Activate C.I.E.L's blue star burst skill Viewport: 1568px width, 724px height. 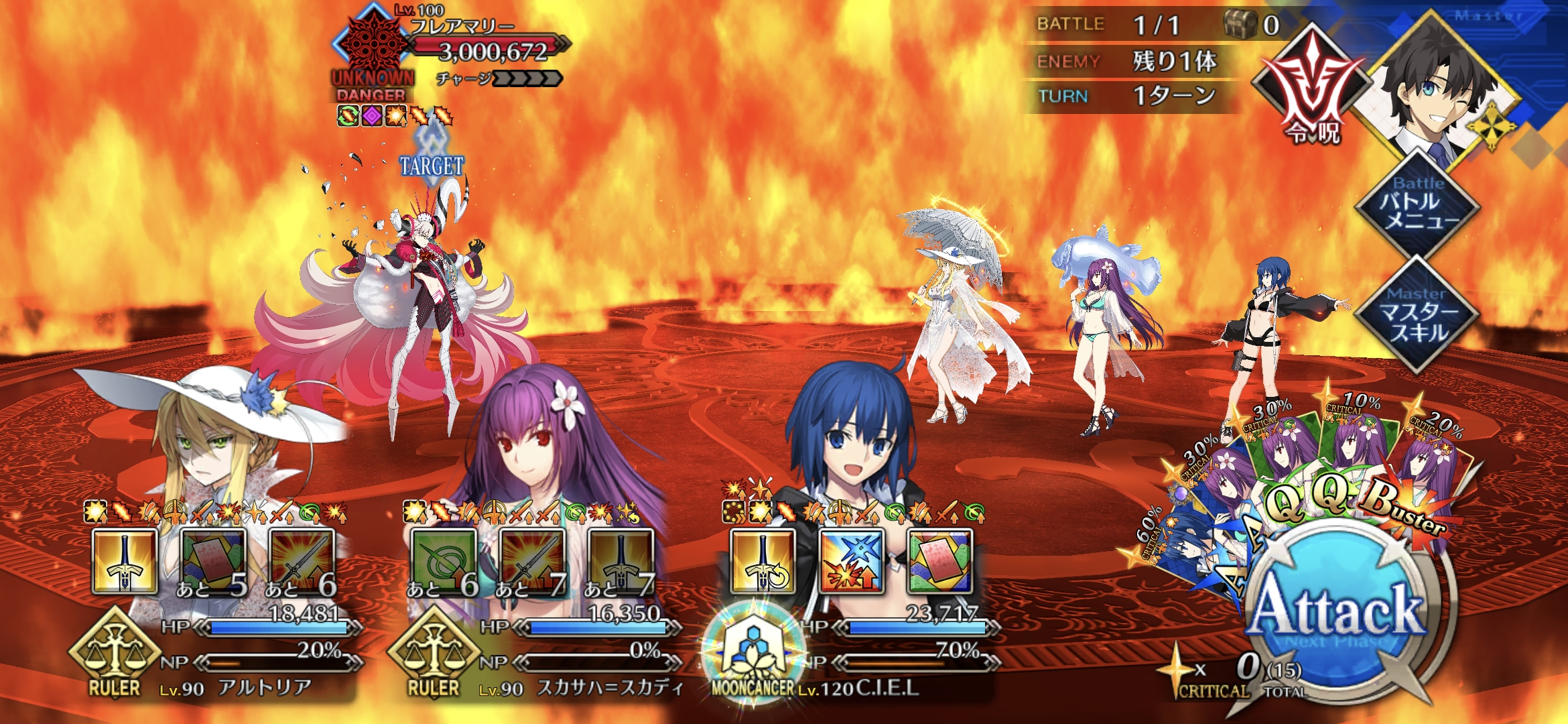coord(851,562)
